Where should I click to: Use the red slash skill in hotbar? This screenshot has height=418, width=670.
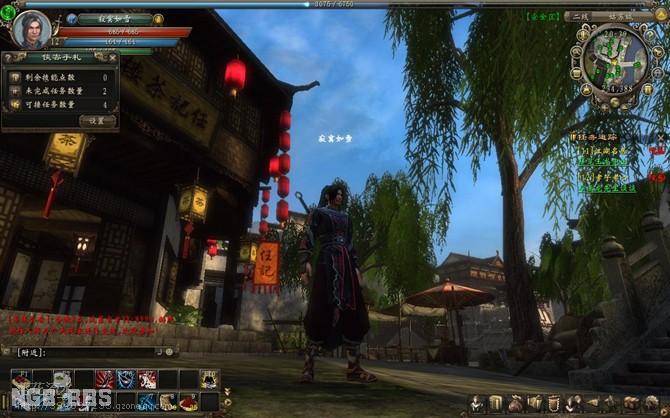pos(104,378)
